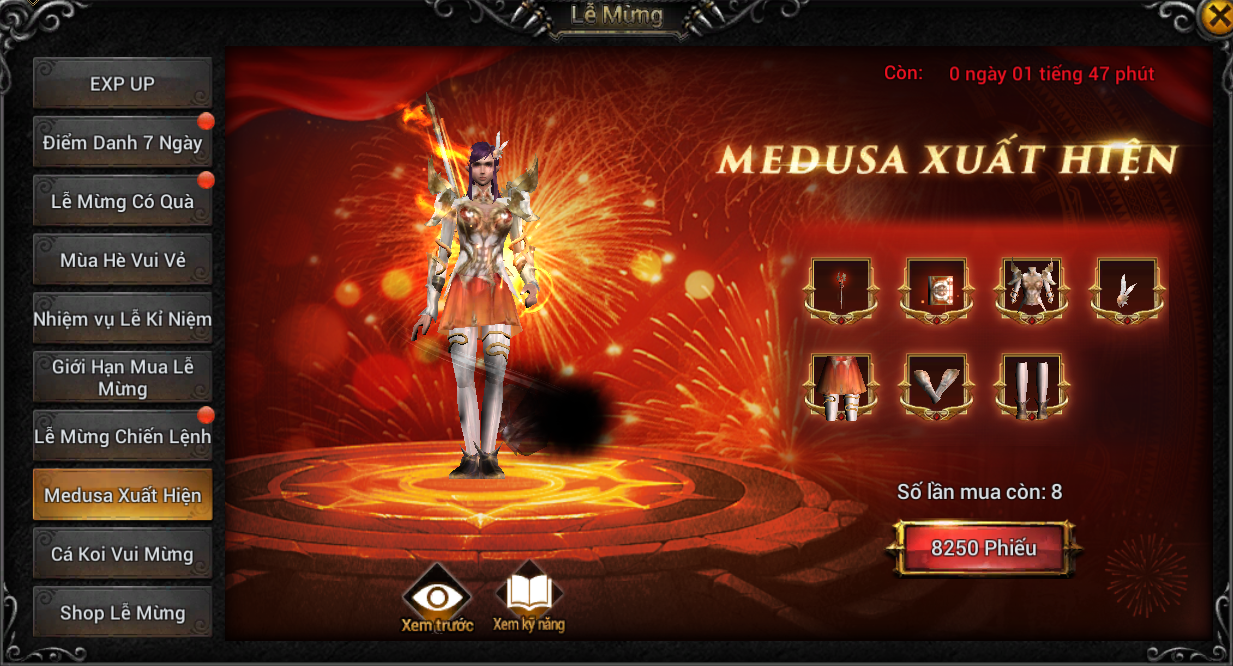1233x666 pixels.
Task: Open the EXP UP event tab
Action: coord(122,84)
